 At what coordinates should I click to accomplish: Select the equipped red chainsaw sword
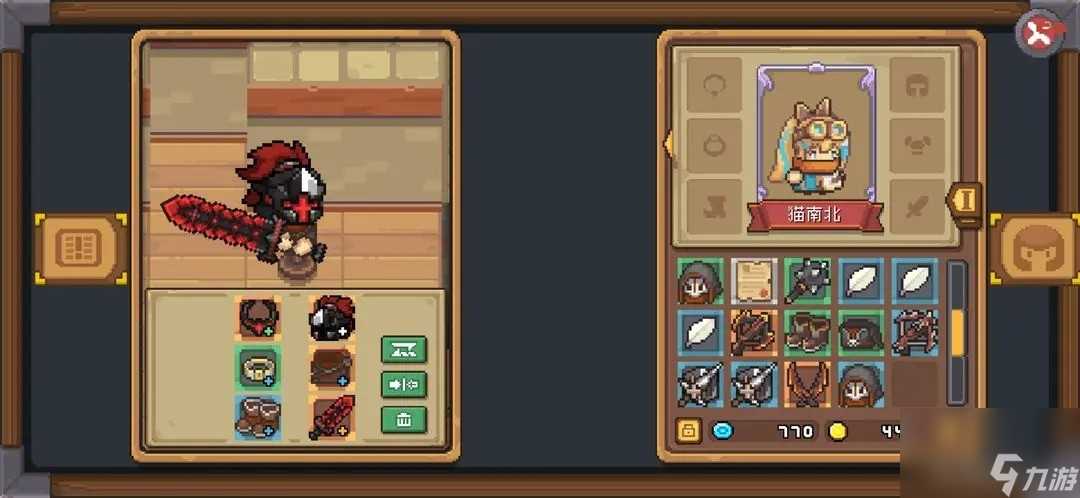[x=331, y=416]
